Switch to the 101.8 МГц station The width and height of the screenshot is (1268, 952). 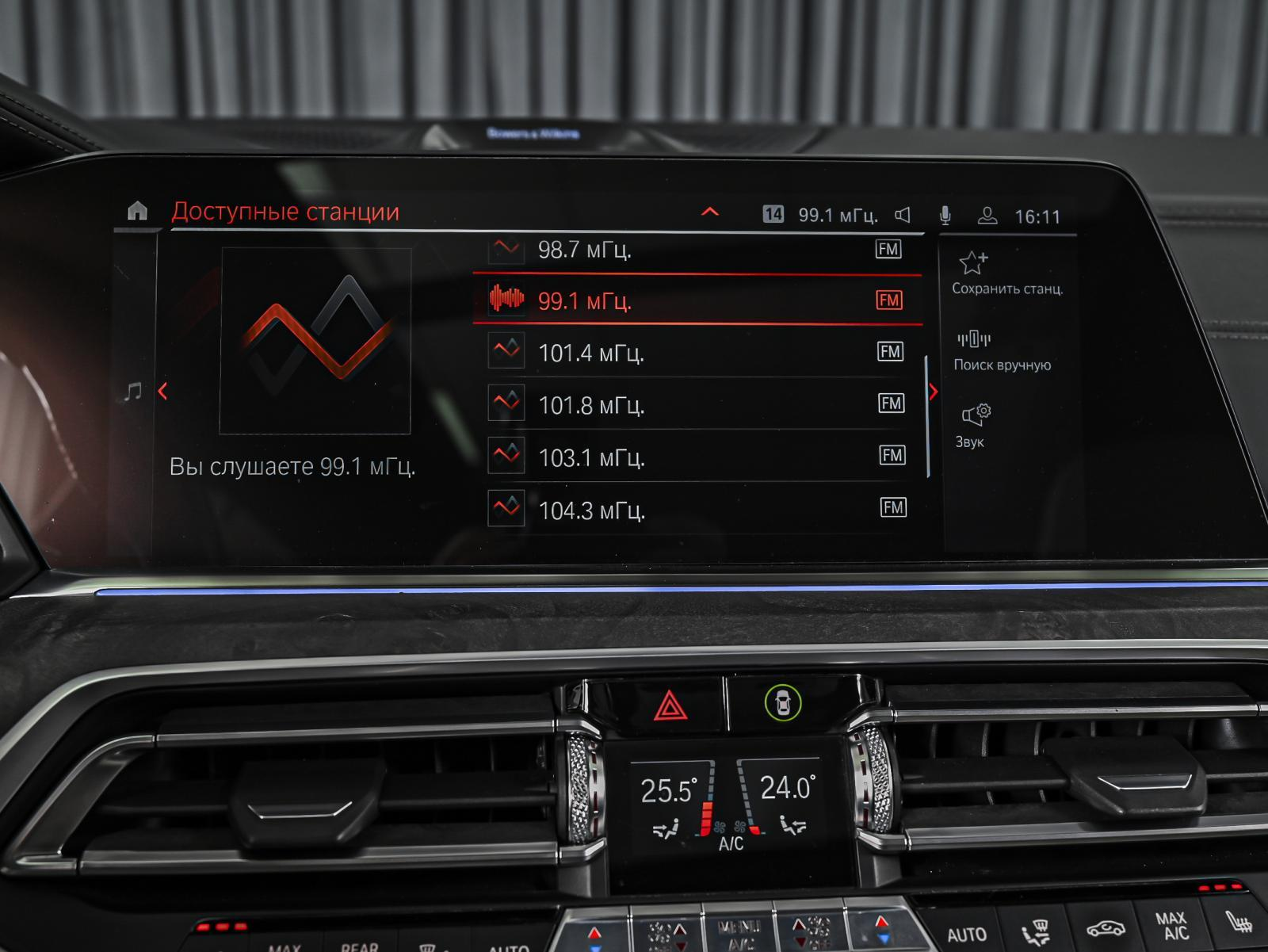coord(697,405)
